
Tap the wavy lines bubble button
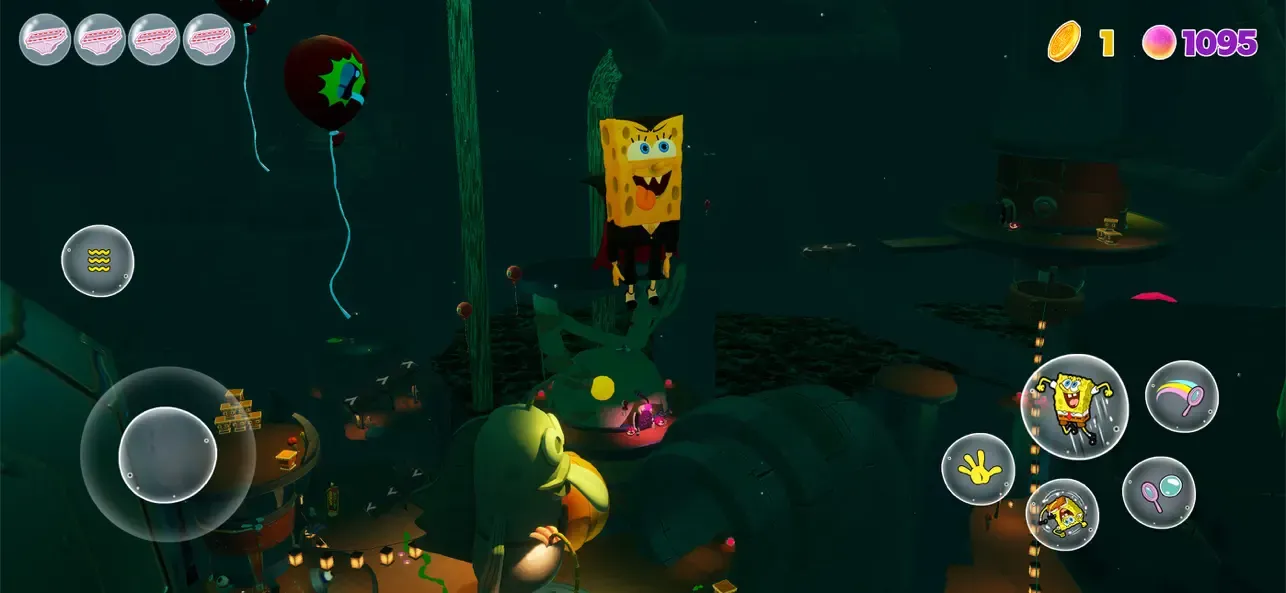click(x=98, y=261)
